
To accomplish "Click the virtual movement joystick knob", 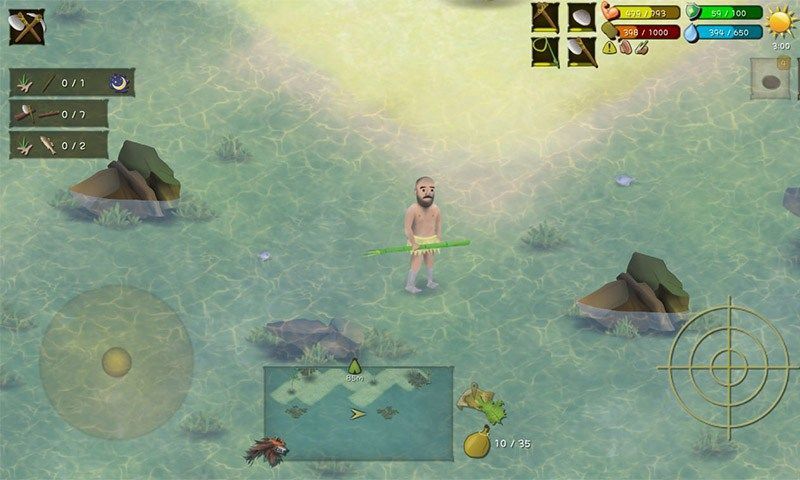I will (116, 360).
